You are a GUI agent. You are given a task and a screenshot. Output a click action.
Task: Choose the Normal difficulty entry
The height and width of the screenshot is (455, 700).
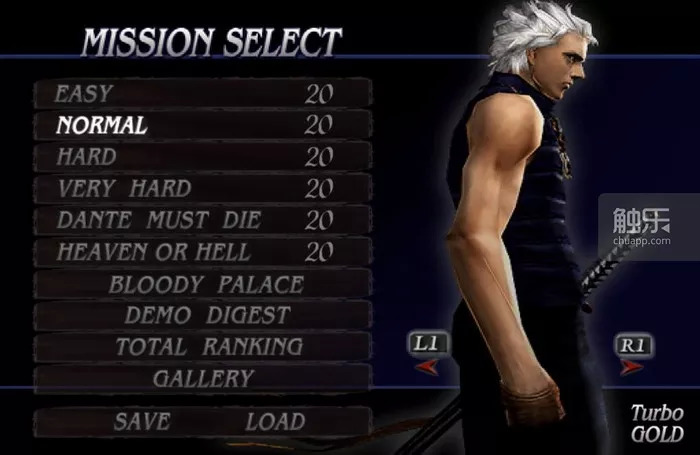click(200, 125)
